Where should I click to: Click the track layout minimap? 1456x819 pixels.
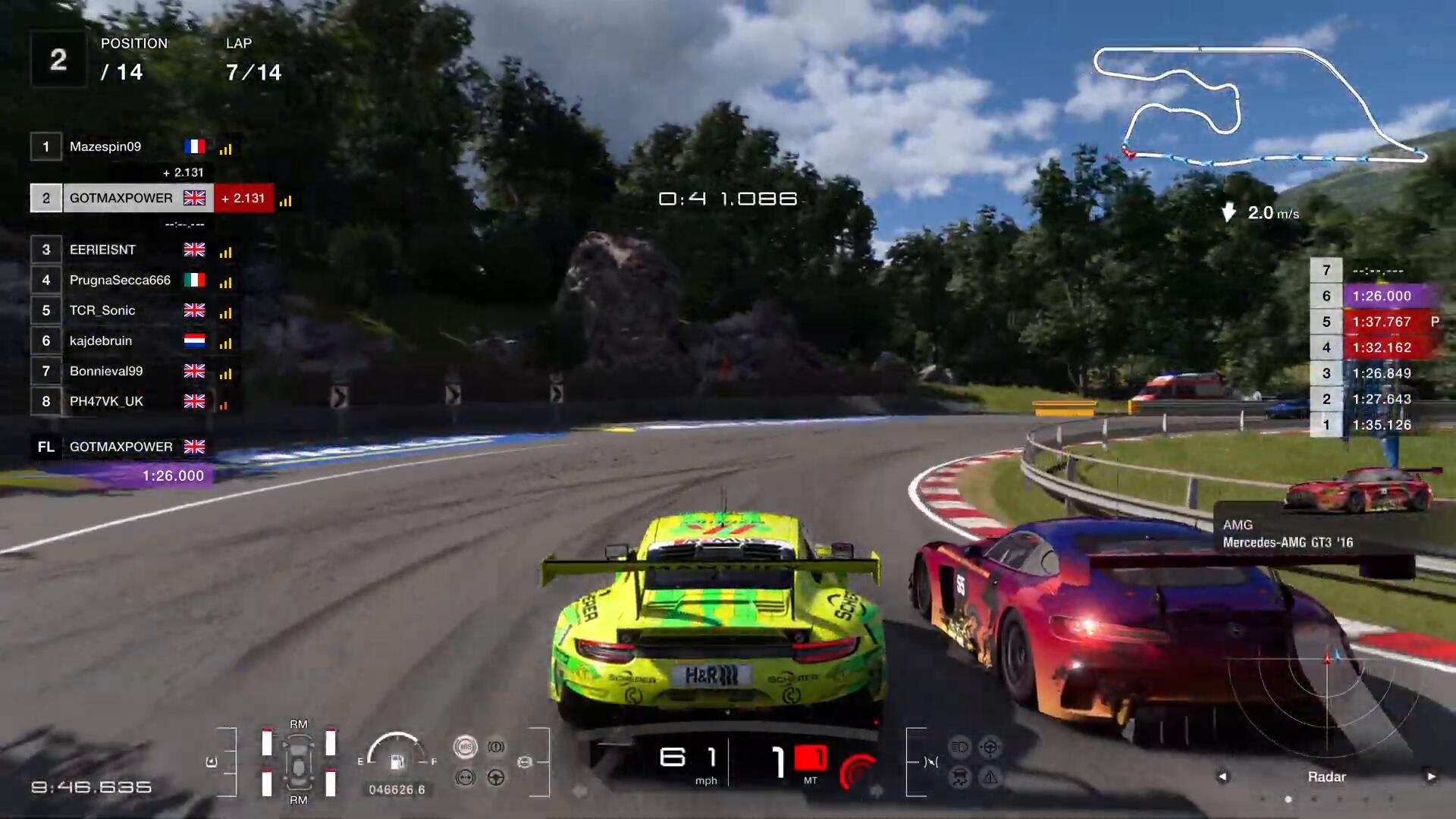(x=1259, y=106)
